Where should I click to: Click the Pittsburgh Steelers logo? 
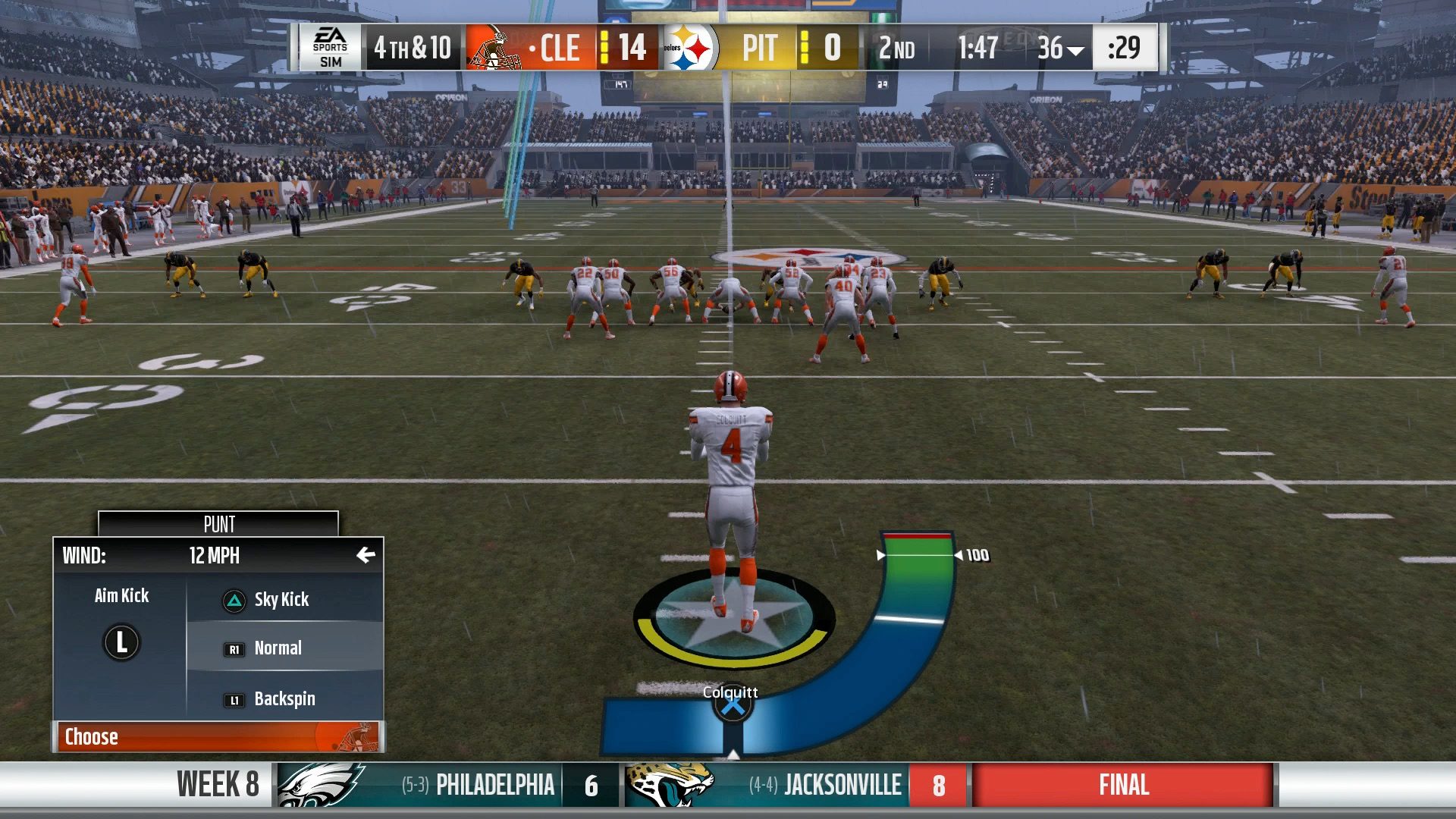694,49
